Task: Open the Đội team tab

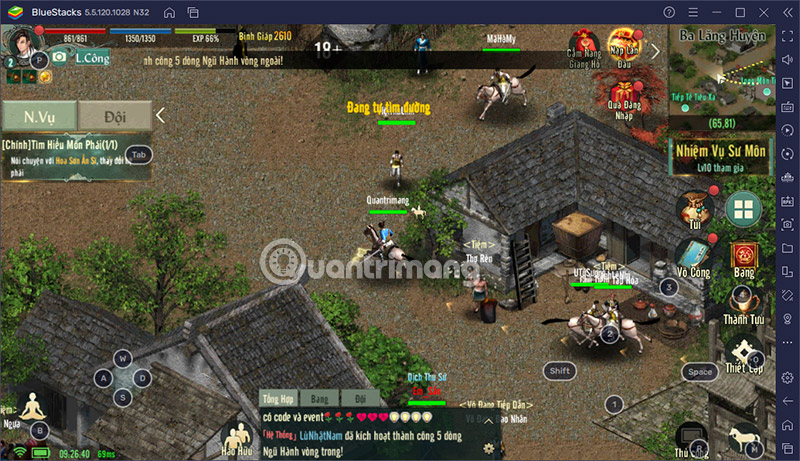Action: click(115, 116)
